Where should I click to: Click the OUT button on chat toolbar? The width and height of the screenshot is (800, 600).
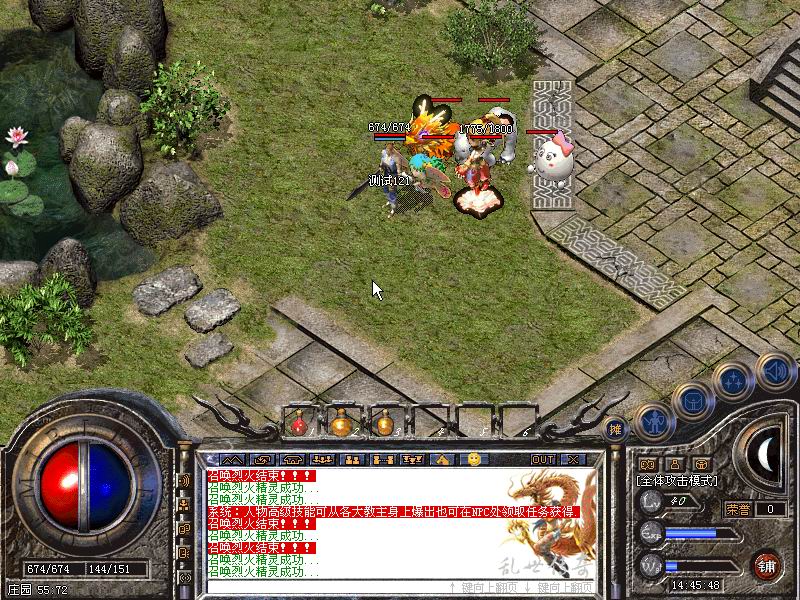point(543,459)
